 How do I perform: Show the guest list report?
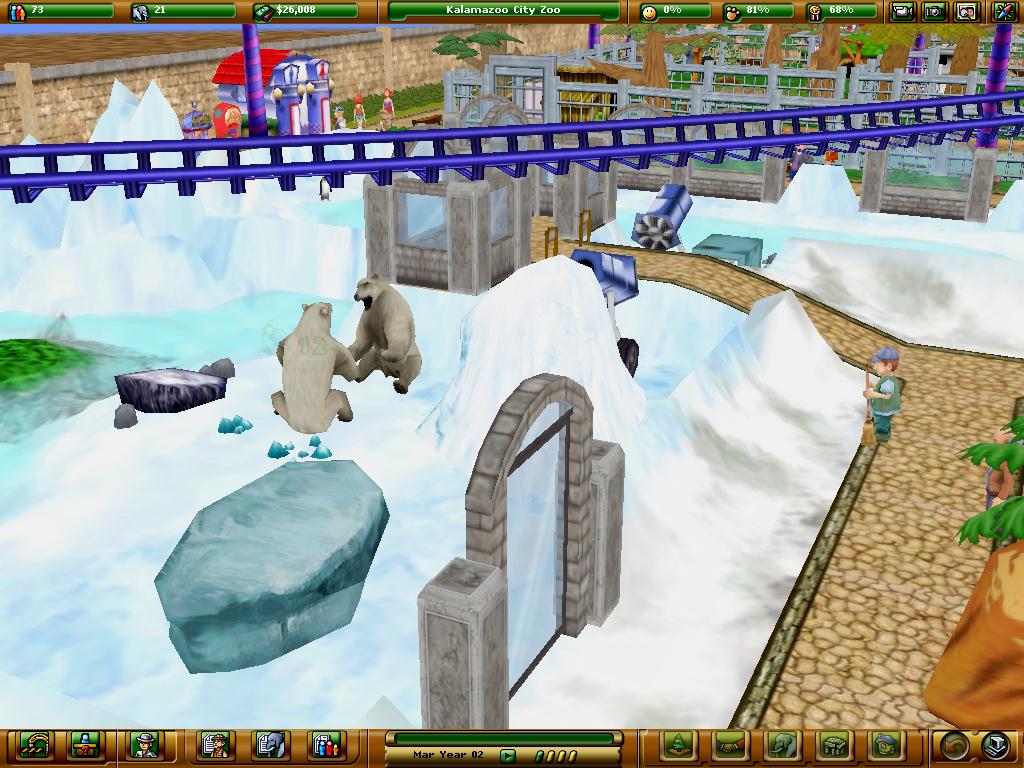(x=325, y=745)
